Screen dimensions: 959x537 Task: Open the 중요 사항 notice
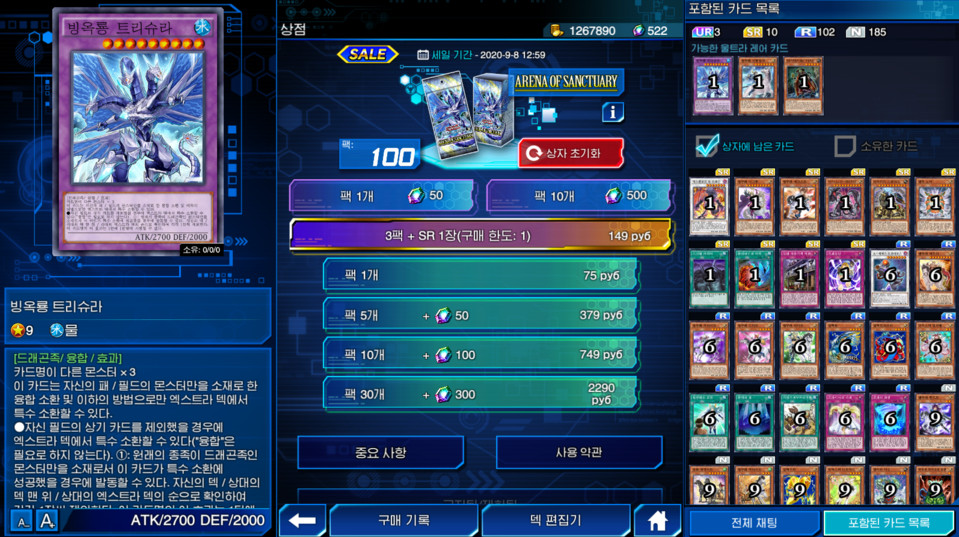coord(380,453)
